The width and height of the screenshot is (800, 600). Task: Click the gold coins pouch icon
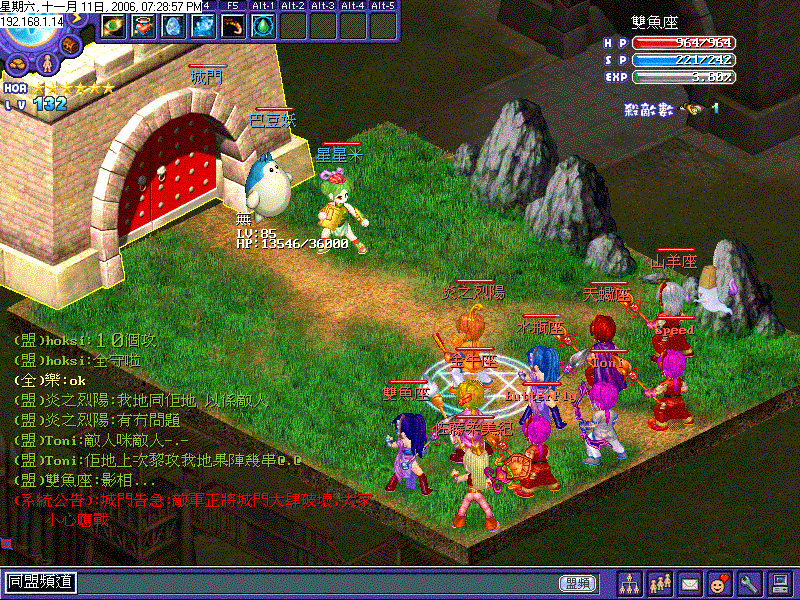point(19,64)
